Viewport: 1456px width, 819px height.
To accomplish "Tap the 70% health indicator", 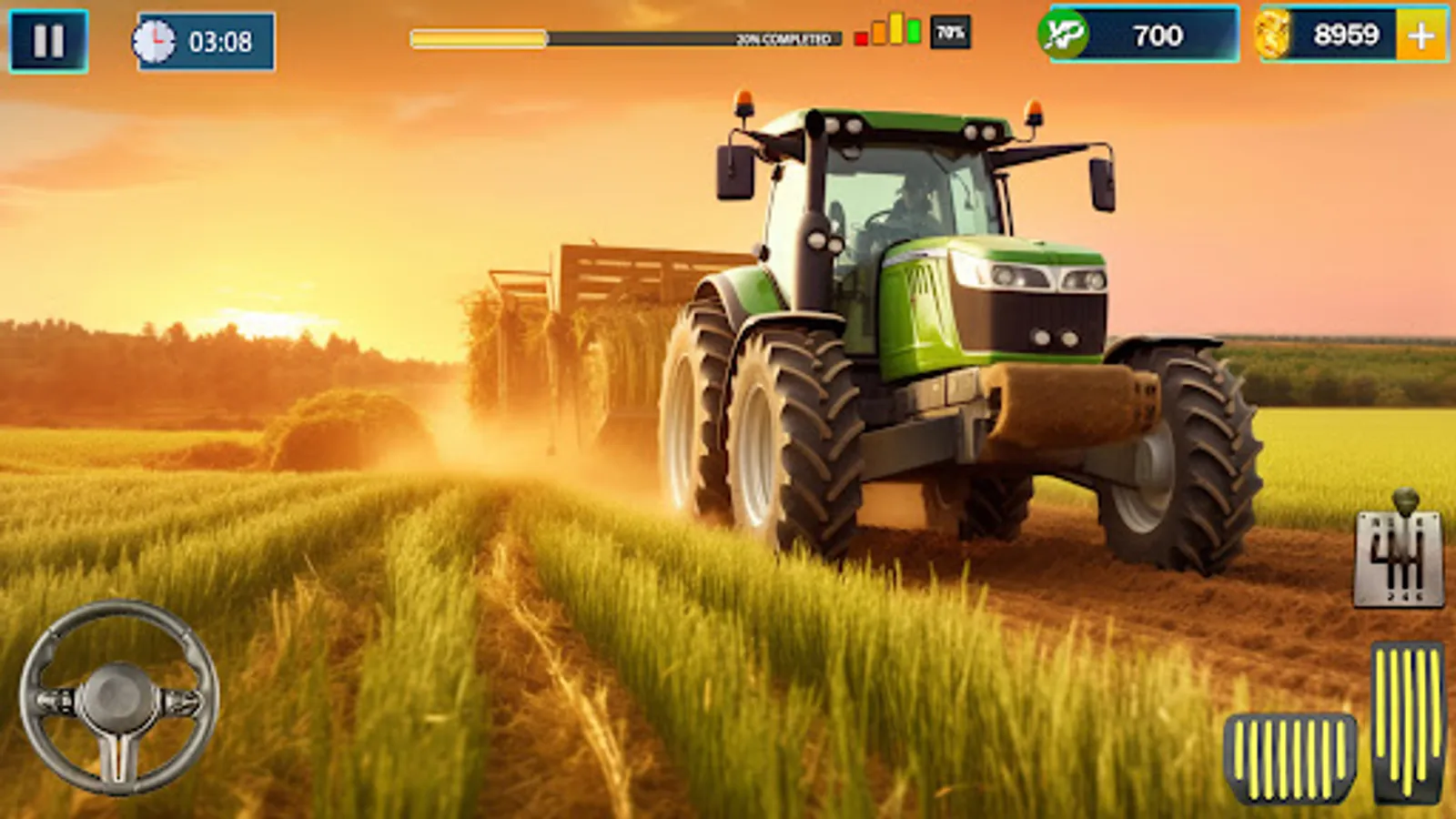I will (x=947, y=33).
